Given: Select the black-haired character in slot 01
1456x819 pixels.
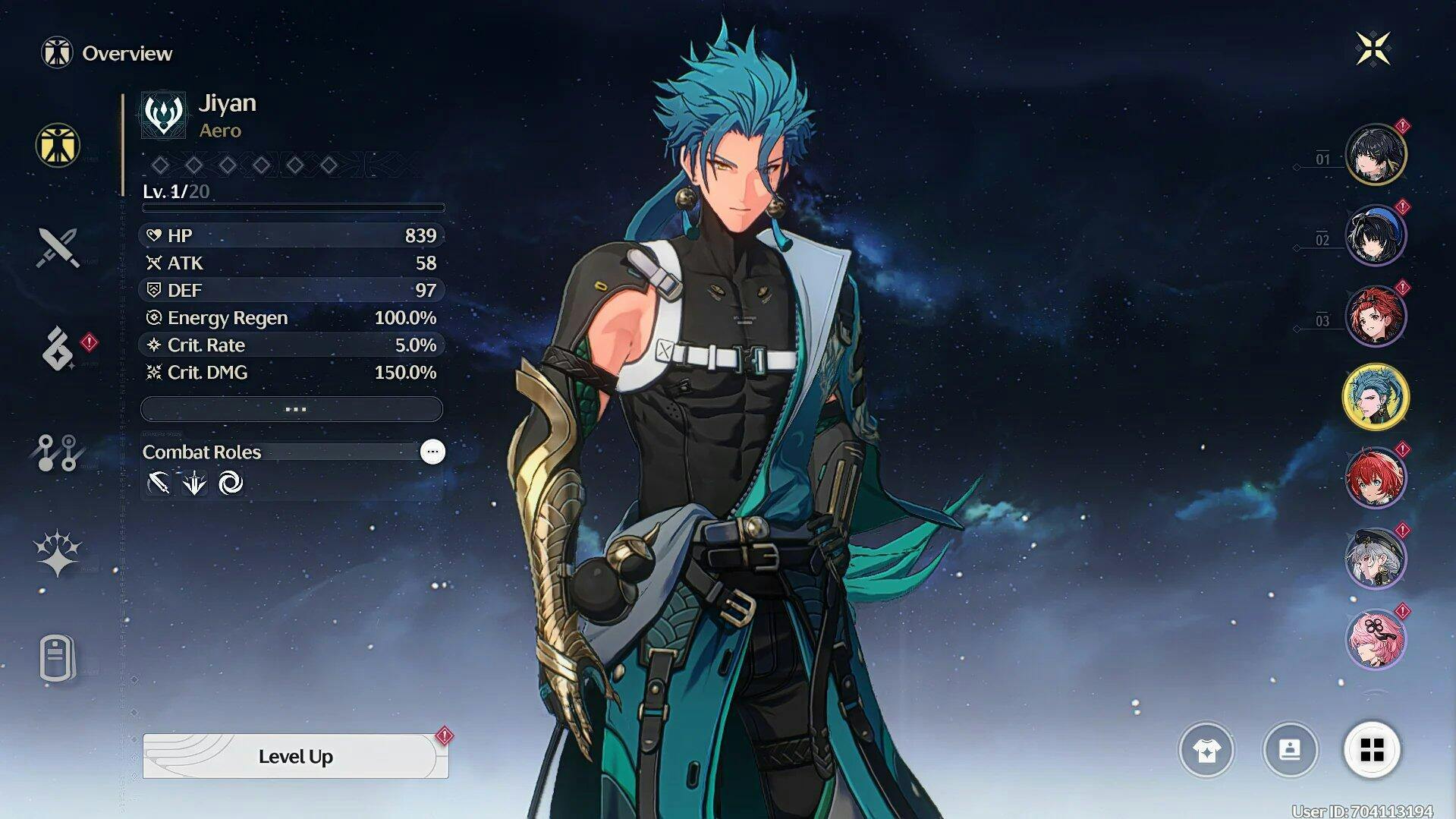Looking at the screenshot, I should 1375,155.
